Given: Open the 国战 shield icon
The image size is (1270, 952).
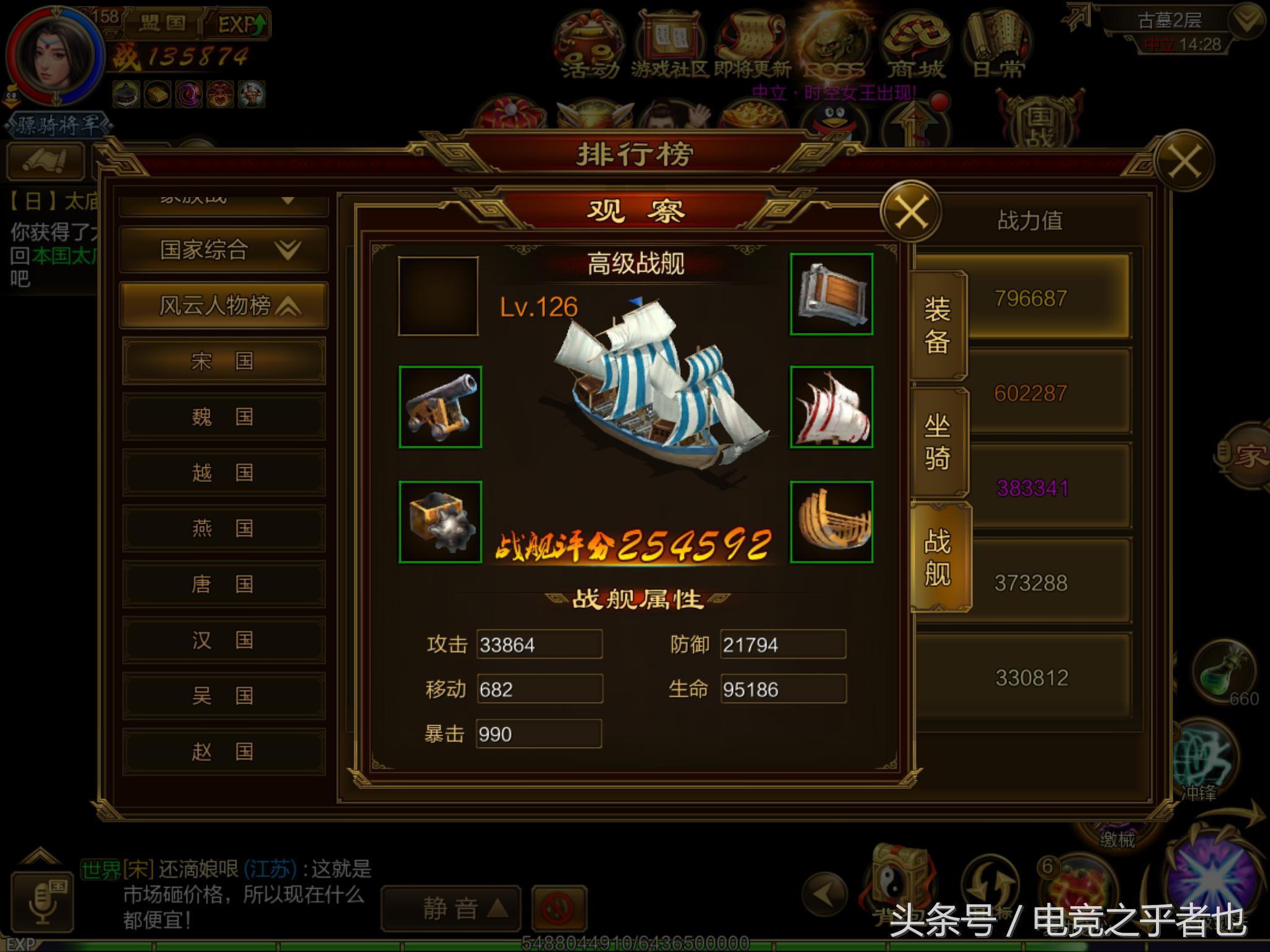Looking at the screenshot, I should tap(1042, 121).
